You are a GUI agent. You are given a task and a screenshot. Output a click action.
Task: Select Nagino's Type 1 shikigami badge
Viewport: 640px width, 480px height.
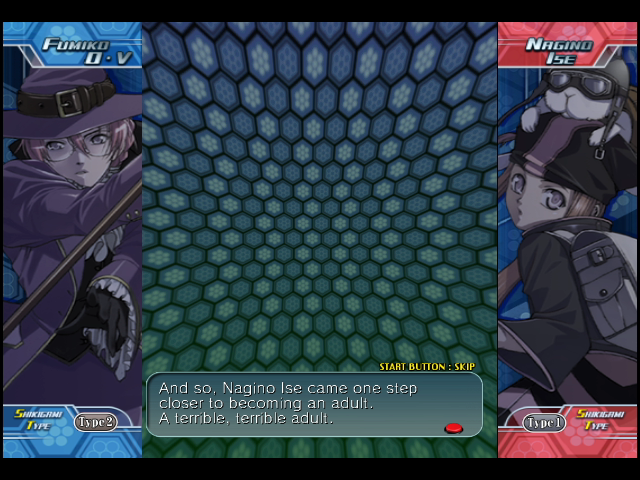tap(545, 422)
